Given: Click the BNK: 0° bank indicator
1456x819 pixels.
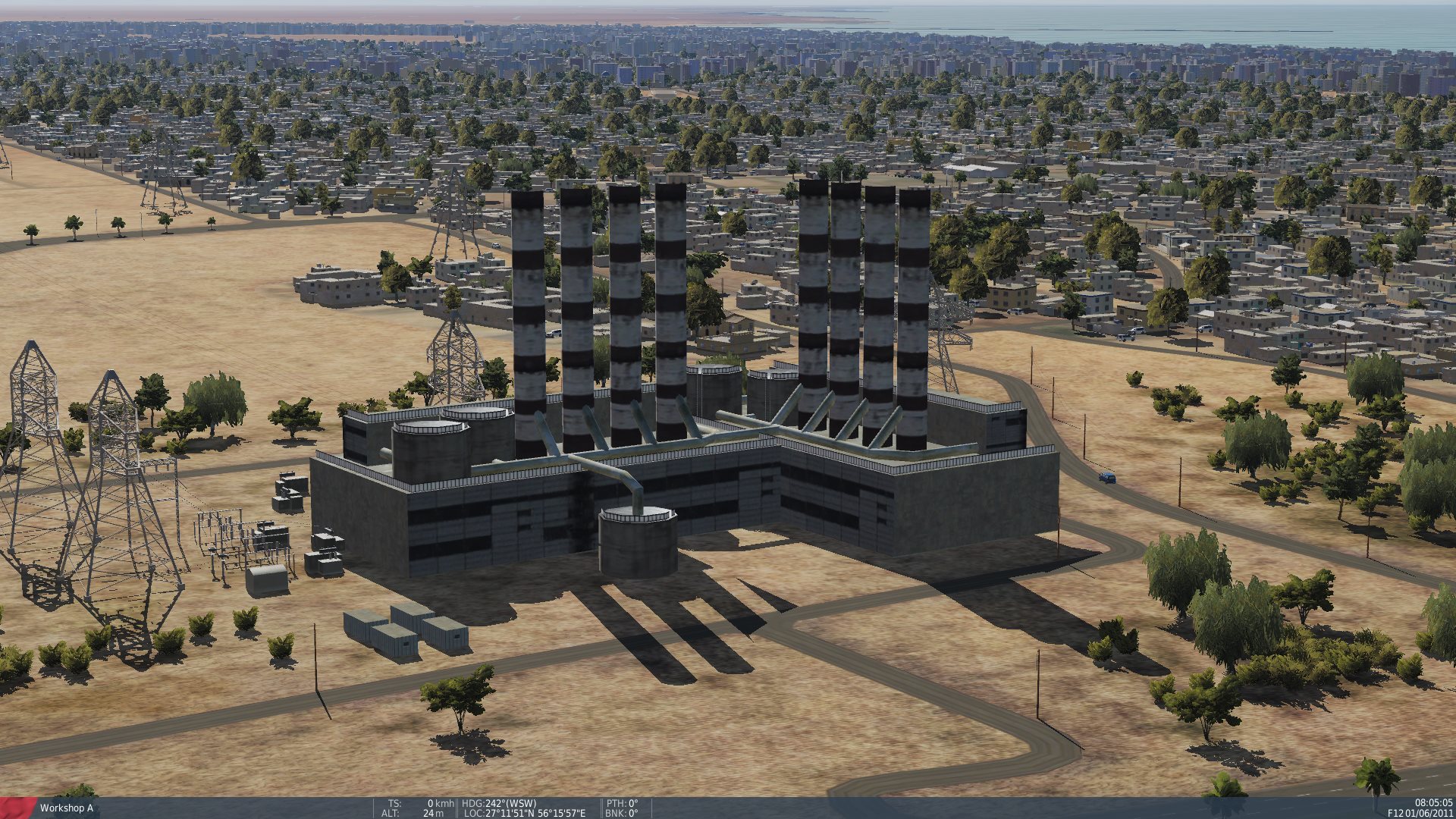Looking at the screenshot, I should coord(622,812).
